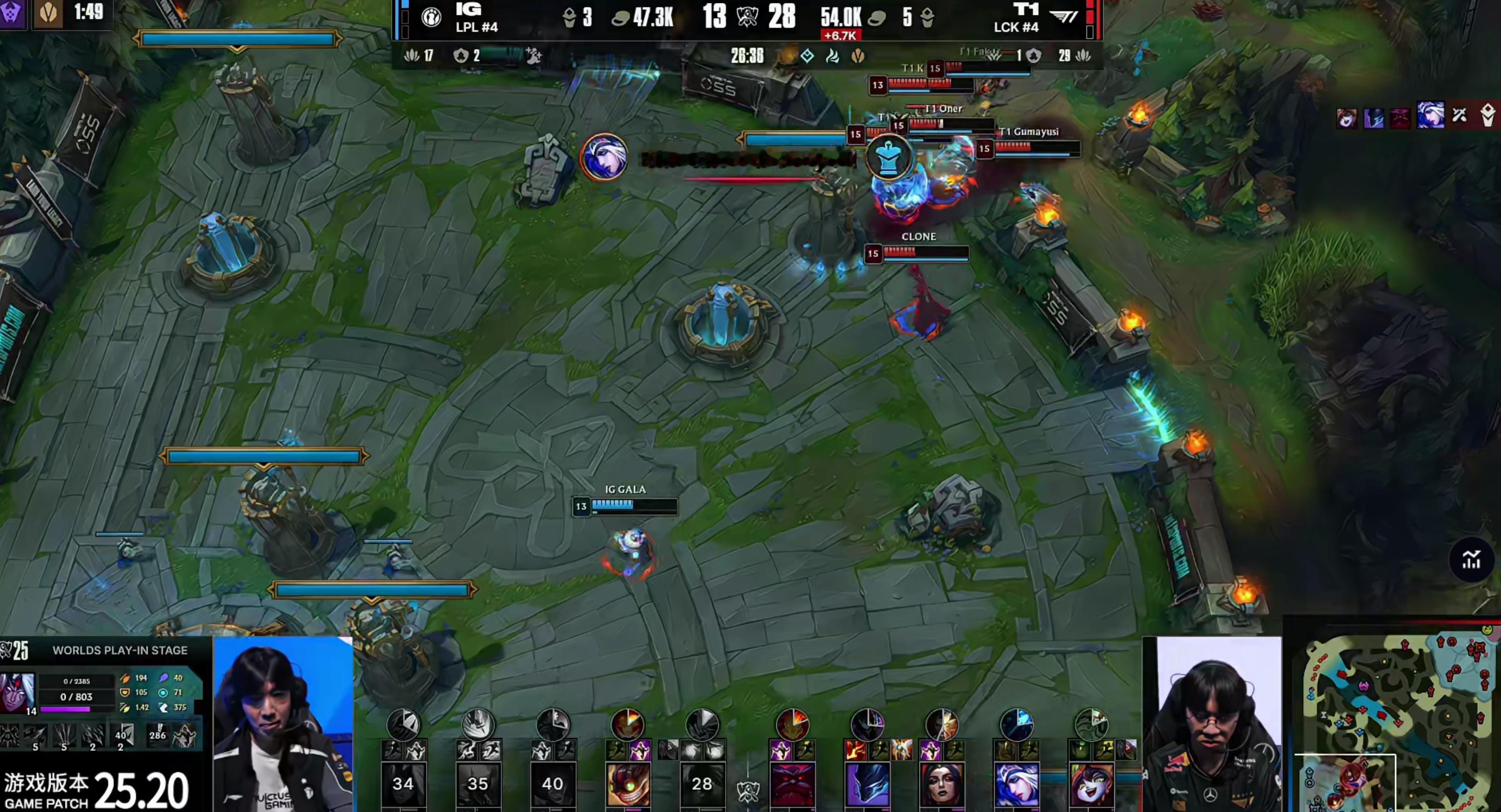Click the minimap
This screenshot has height=812, width=1501.
point(1396,722)
